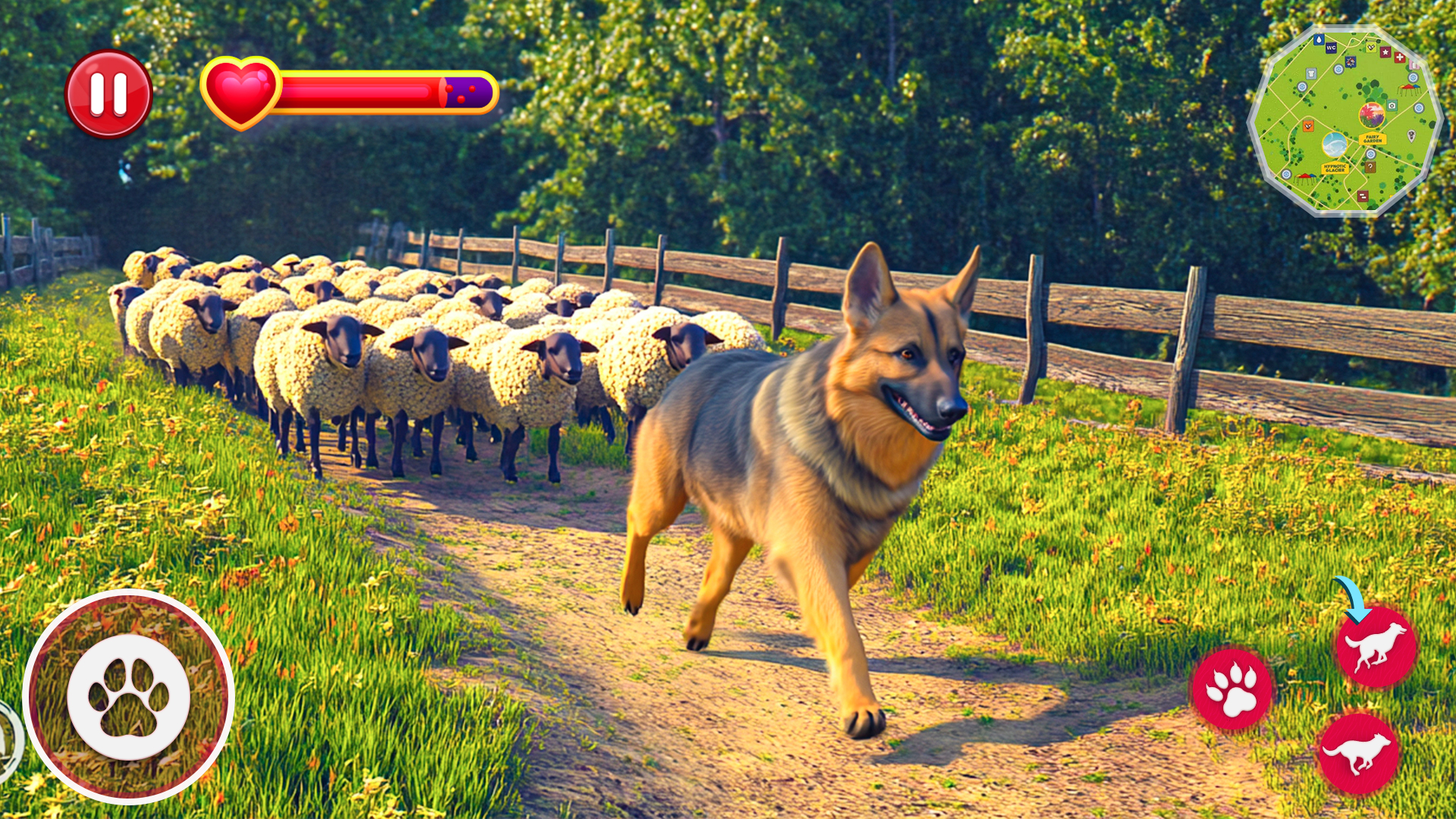Screen dimensions: 1456x819
Task: Open the Hypnotic Glacier location label
Action: [1335, 168]
